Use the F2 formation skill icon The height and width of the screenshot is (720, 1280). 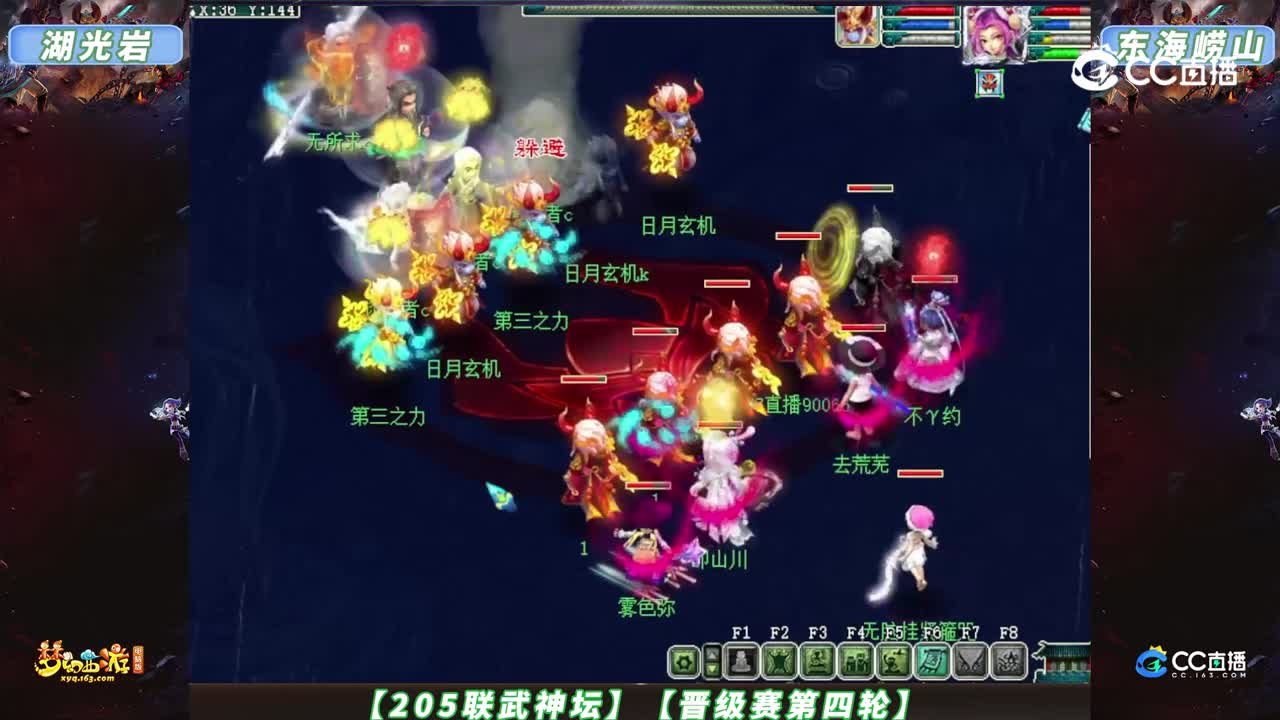coord(779,662)
